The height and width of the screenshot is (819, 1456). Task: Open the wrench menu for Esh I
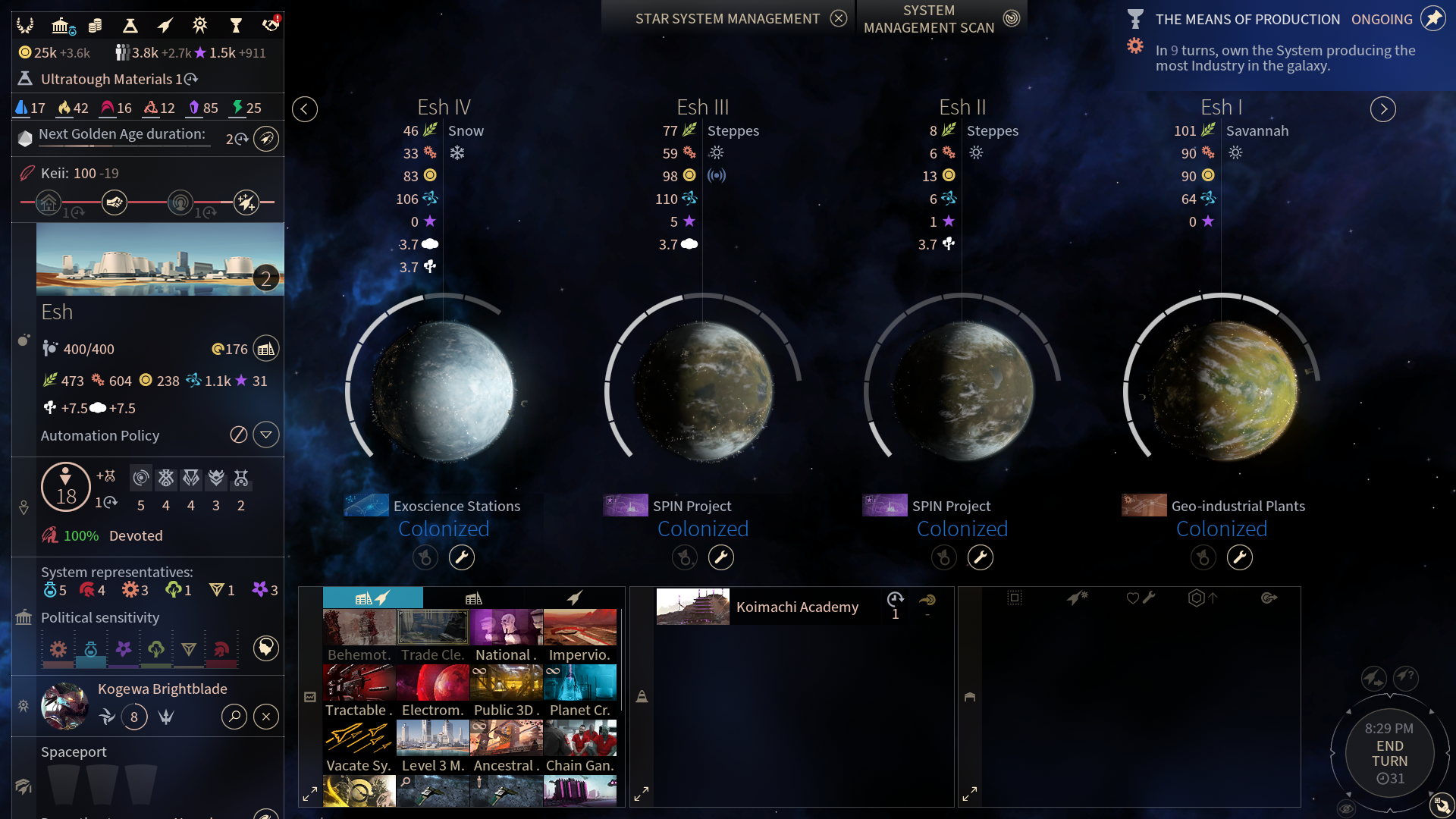point(1240,557)
